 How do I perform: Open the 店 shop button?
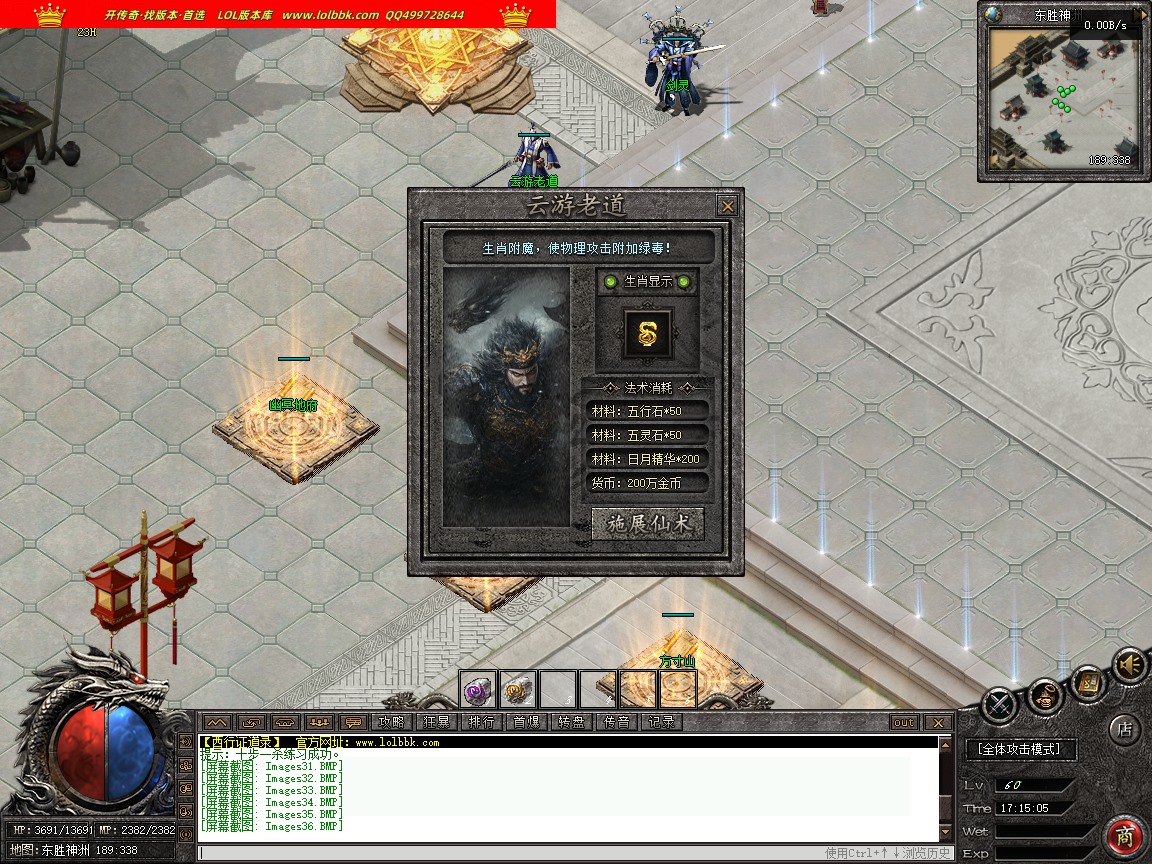point(1124,730)
